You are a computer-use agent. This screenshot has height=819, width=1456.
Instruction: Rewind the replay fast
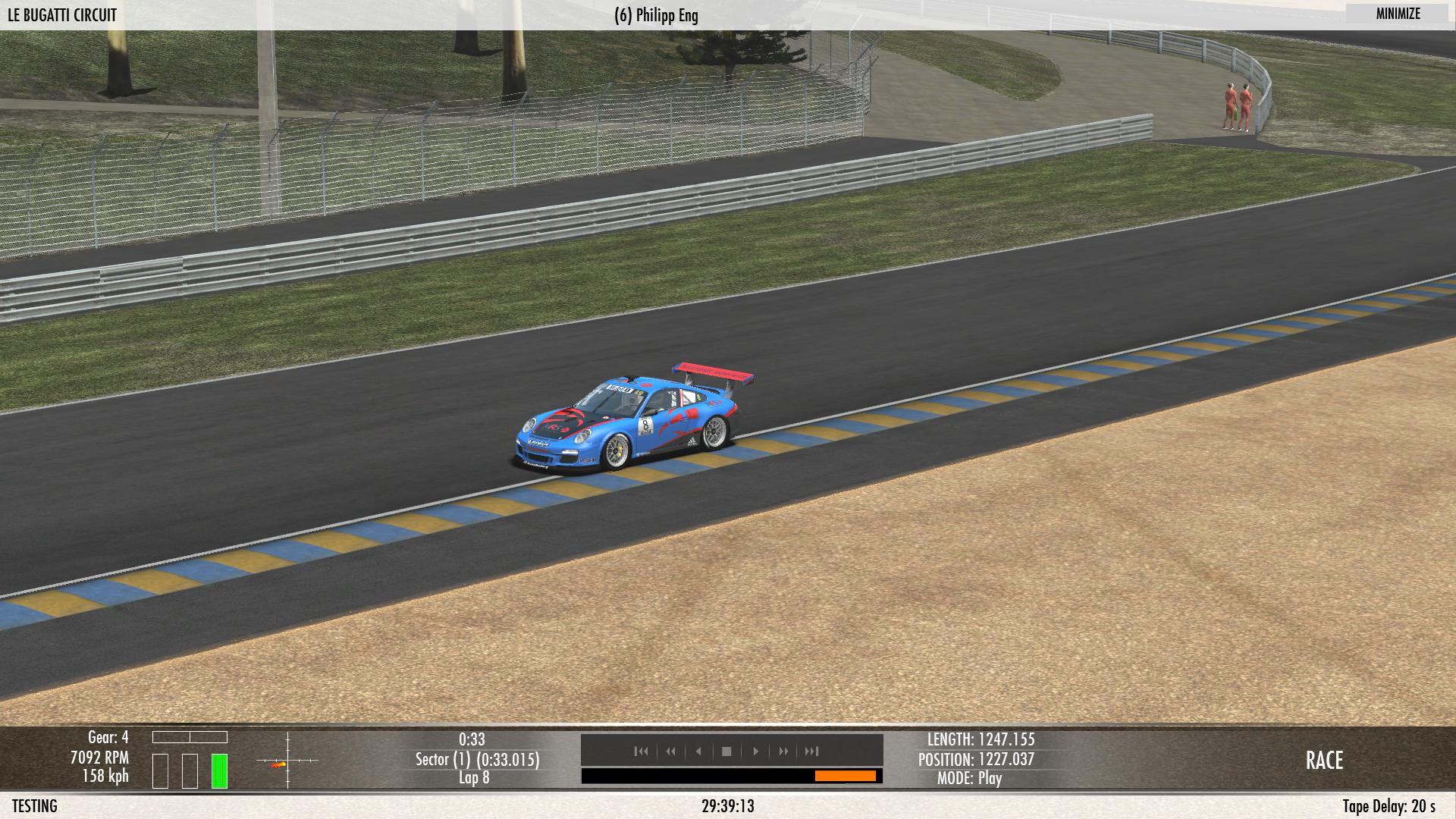point(670,752)
